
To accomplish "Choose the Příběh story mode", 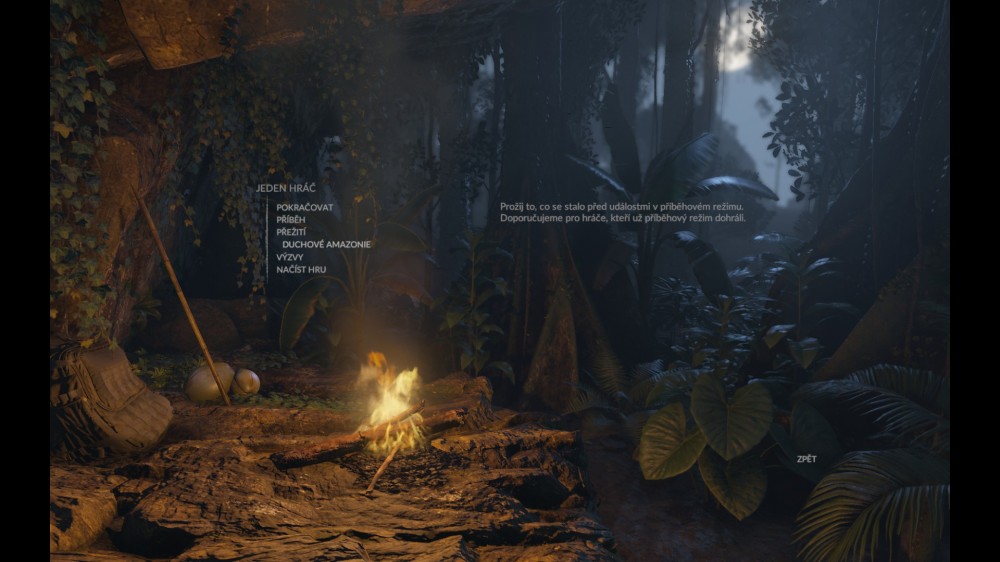I will (x=292, y=220).
